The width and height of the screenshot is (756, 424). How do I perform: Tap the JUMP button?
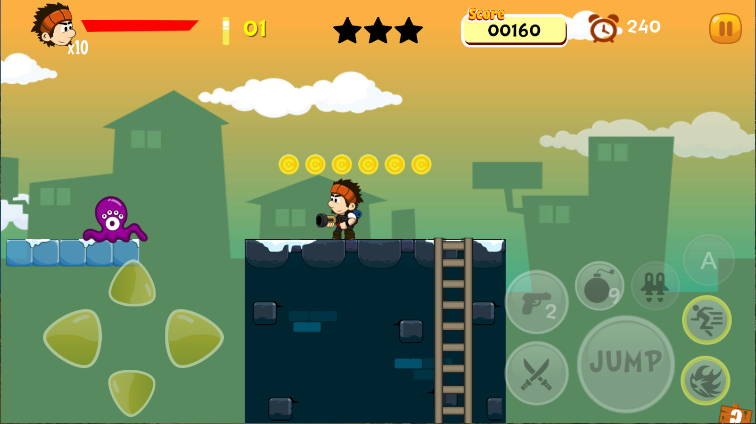click(626, 363)
